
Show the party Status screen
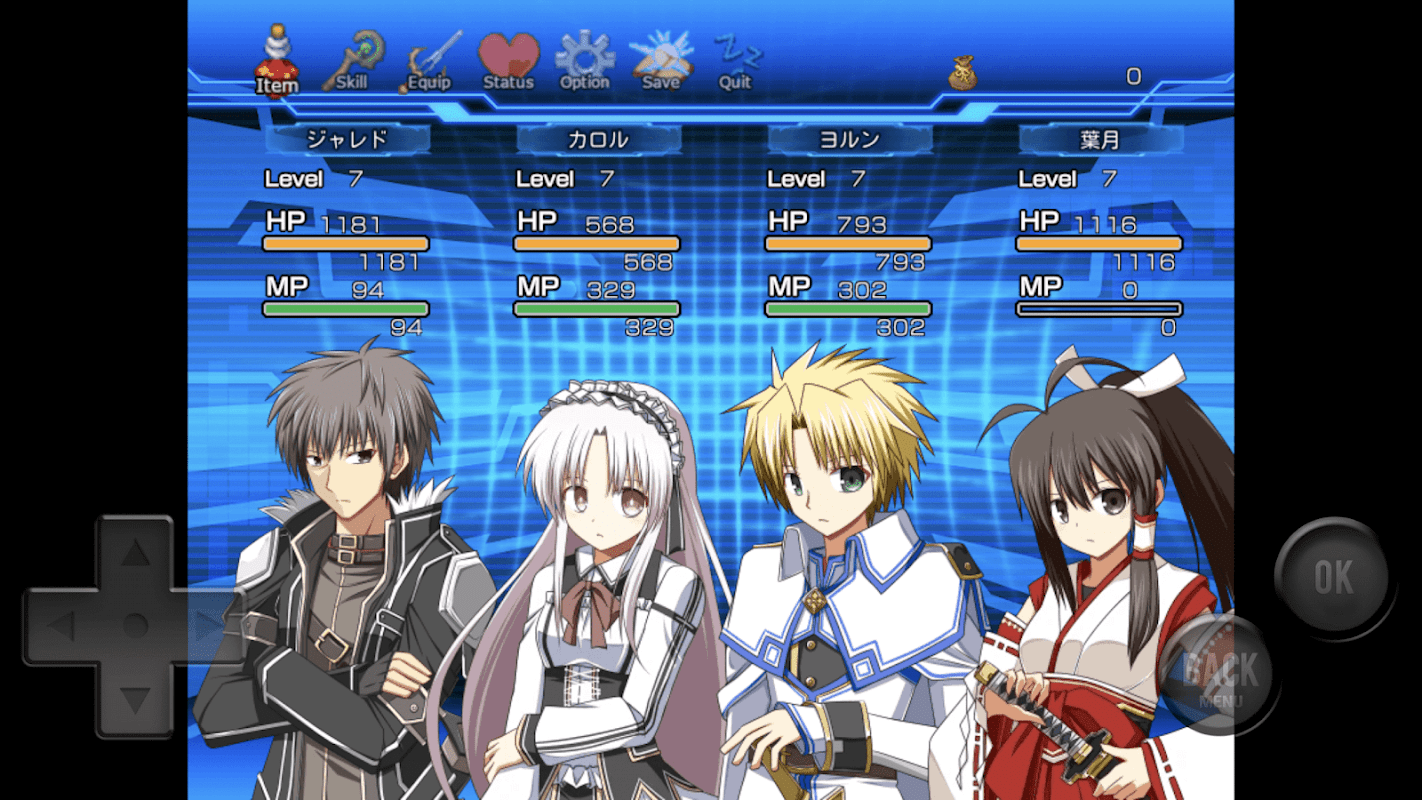point(508,62)
